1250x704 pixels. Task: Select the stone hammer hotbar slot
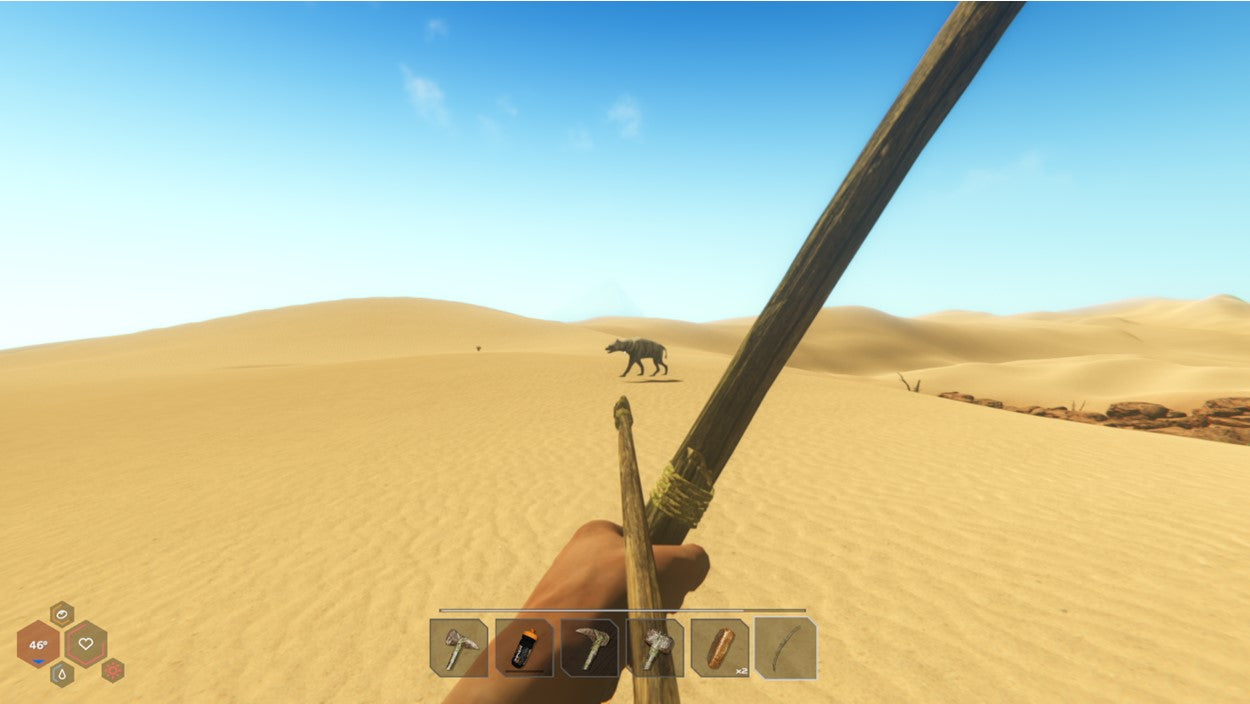click(656, 648)
